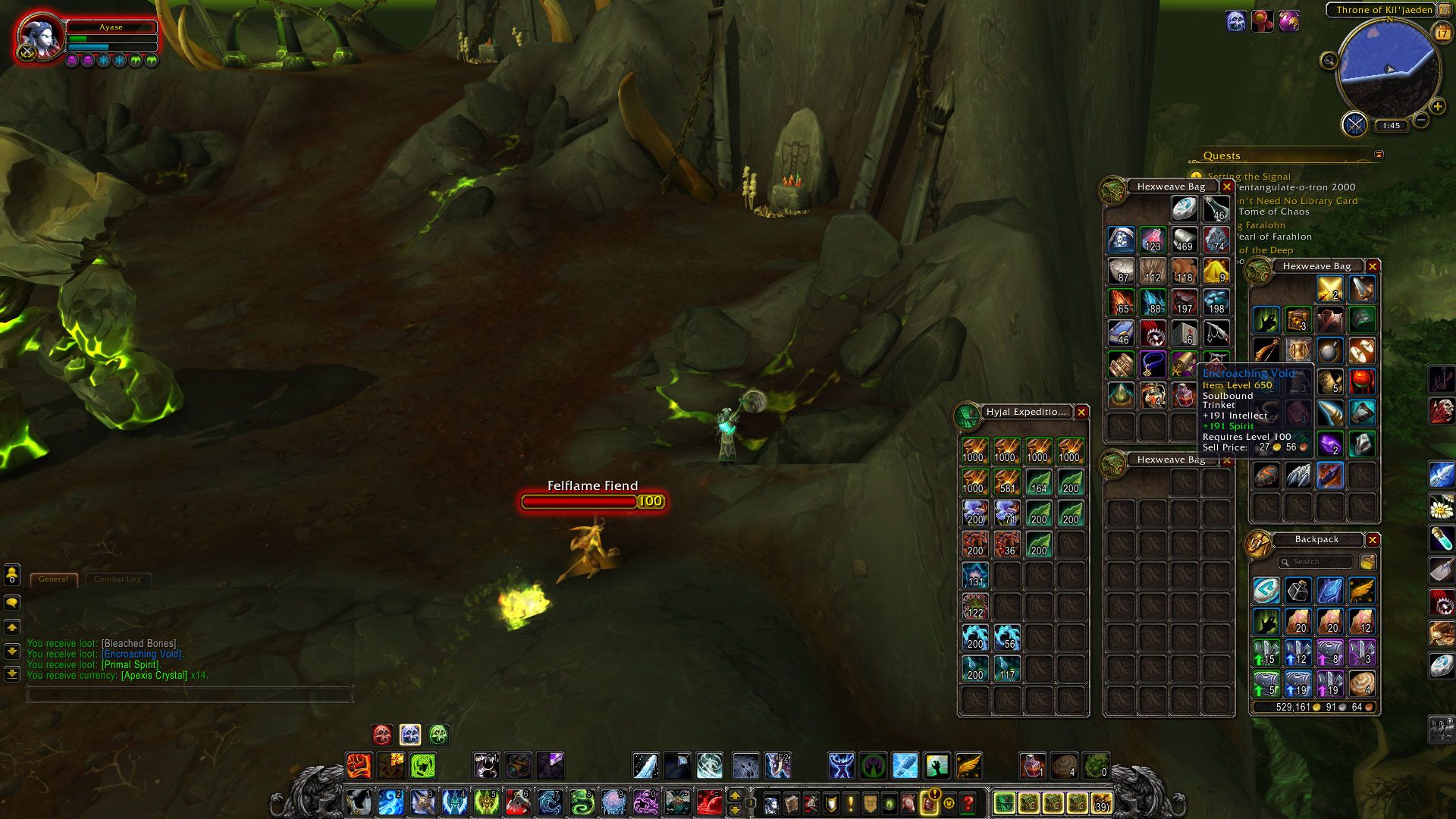Screen dimensions: 1456x819
Task: Click the Encroaching Void link in chat
Action: [x=142, y=654]
